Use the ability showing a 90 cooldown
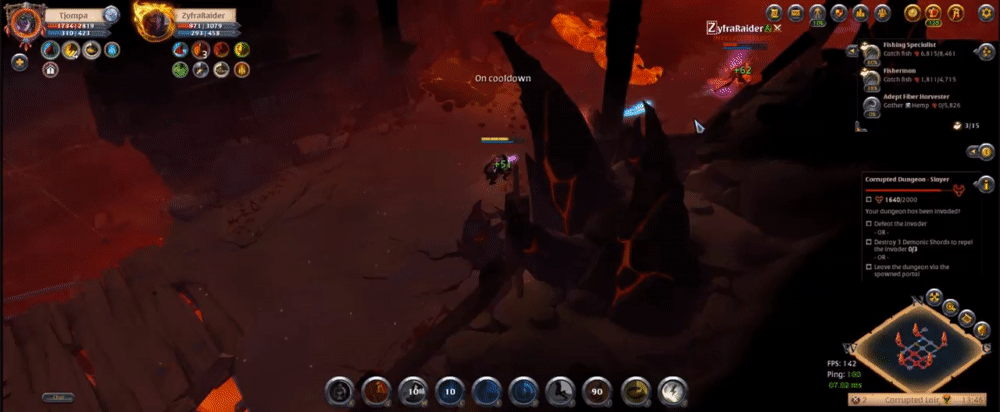The width and height of the screenshot is (1000, 412). tap(599, 390)
